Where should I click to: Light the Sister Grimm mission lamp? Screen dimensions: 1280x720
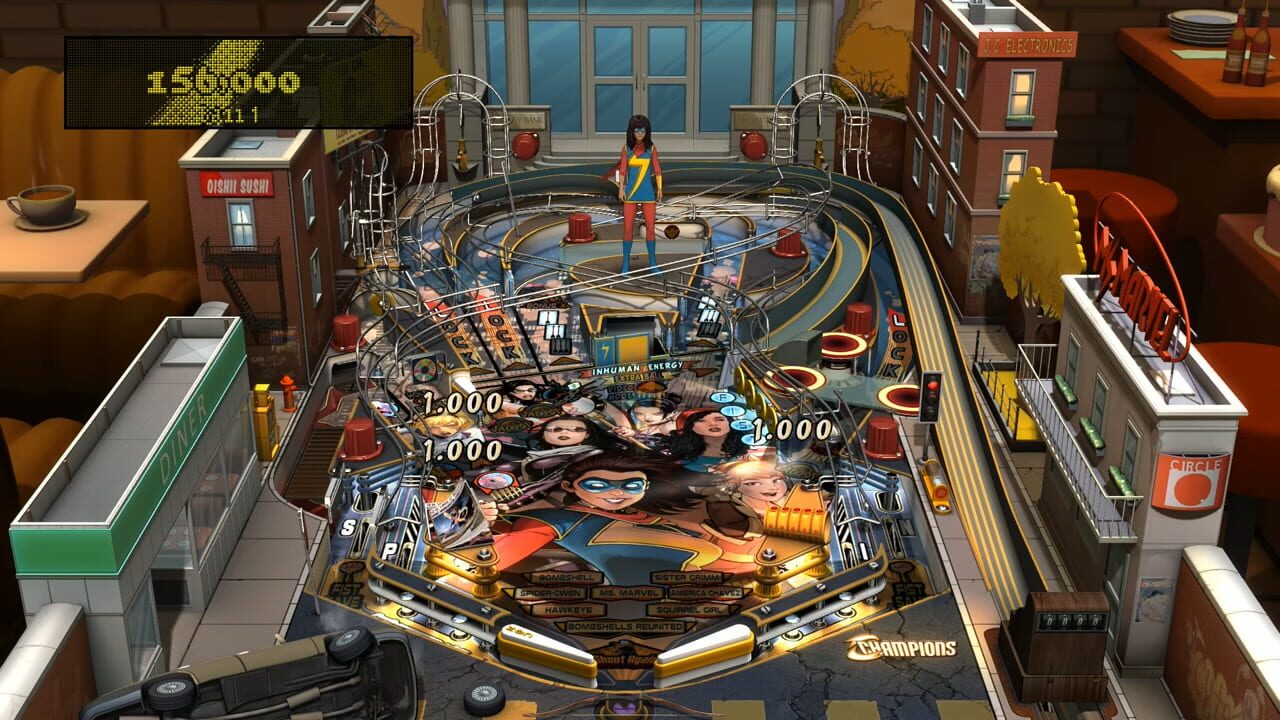coord(687,576)
